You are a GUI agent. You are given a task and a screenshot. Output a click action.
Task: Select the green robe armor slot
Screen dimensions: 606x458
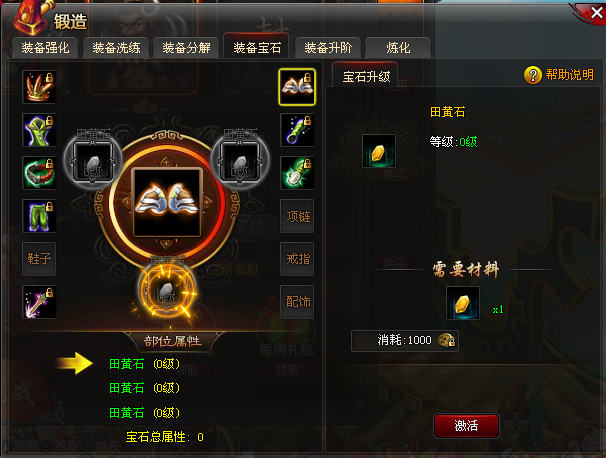pyautogui.click(x=38, y=130)
